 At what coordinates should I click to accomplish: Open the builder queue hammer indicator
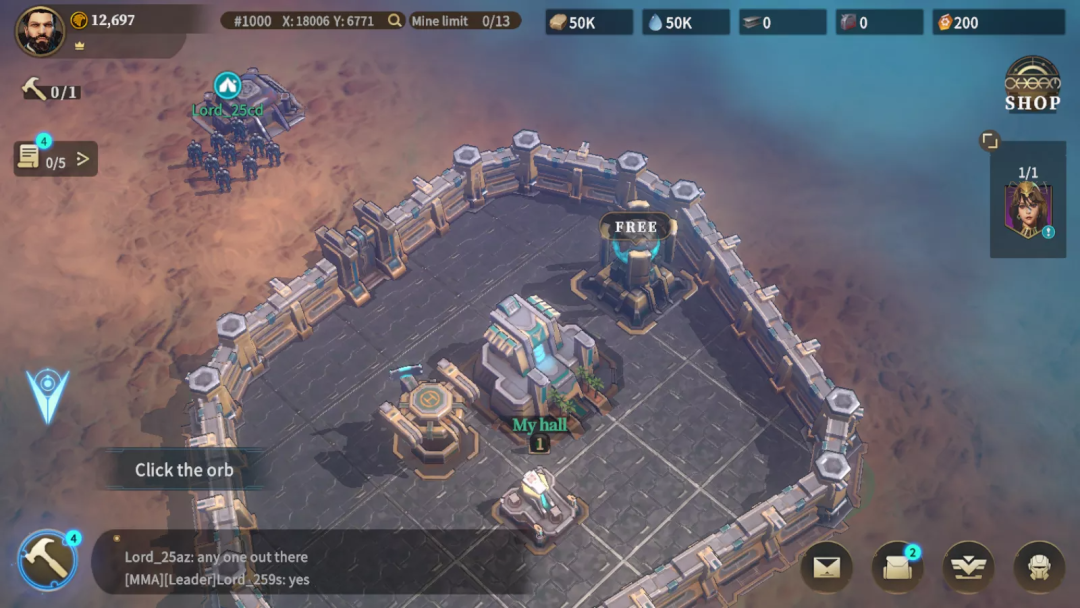(x=50, y=91)
